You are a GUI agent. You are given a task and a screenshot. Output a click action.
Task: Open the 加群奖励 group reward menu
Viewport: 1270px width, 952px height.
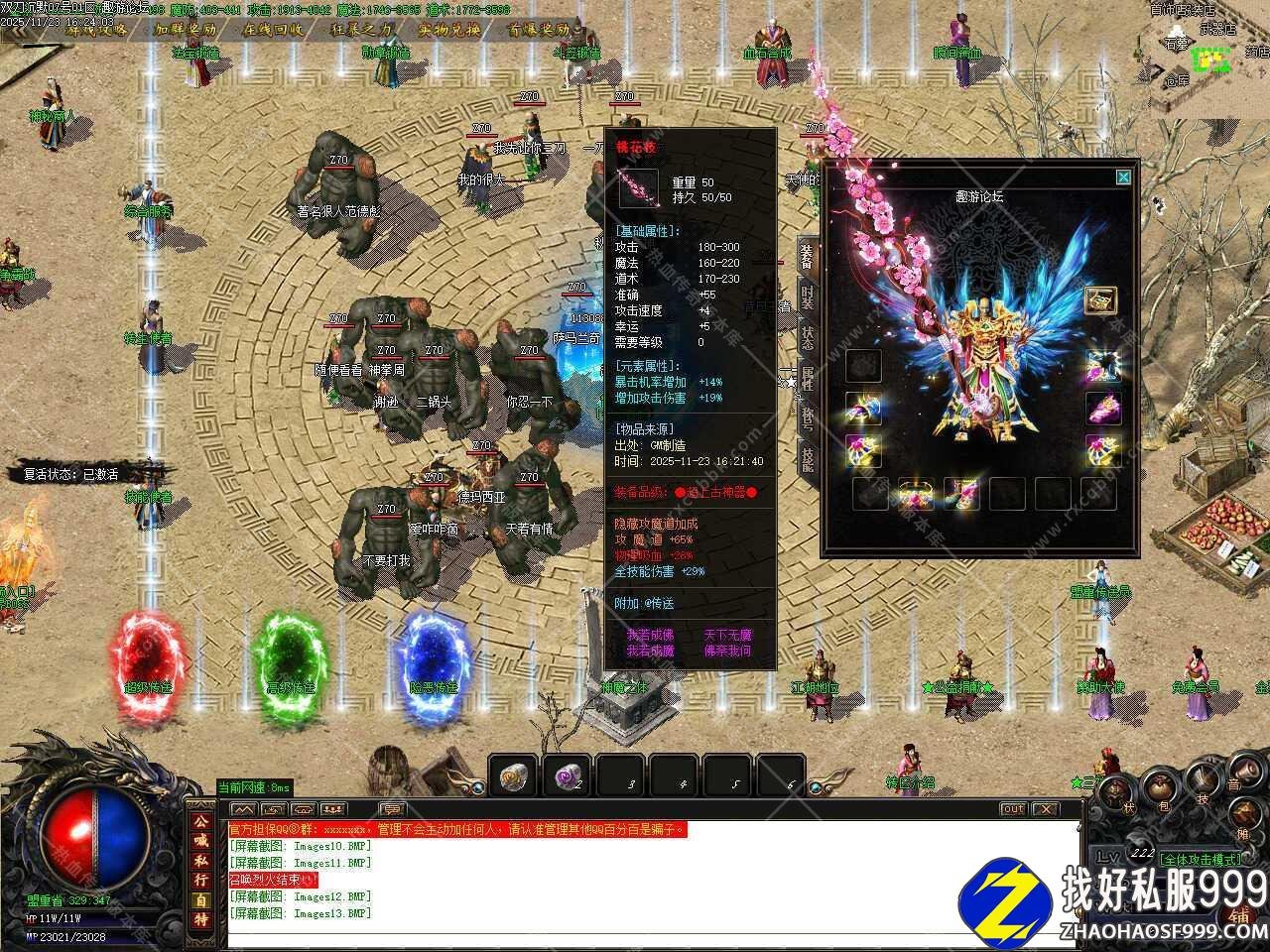pos(185,29)
